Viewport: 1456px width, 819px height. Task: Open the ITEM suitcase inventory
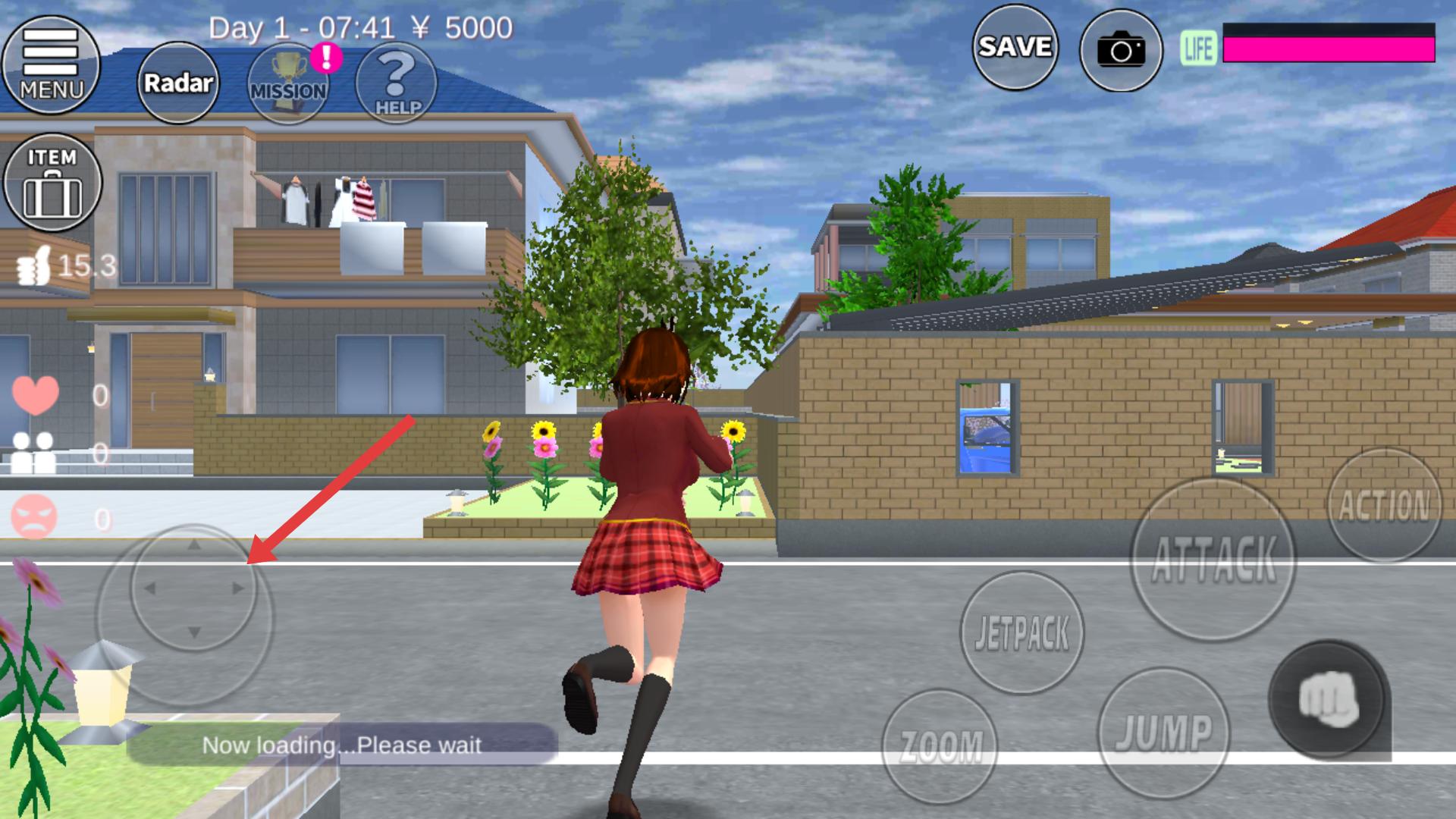[52, 182]
